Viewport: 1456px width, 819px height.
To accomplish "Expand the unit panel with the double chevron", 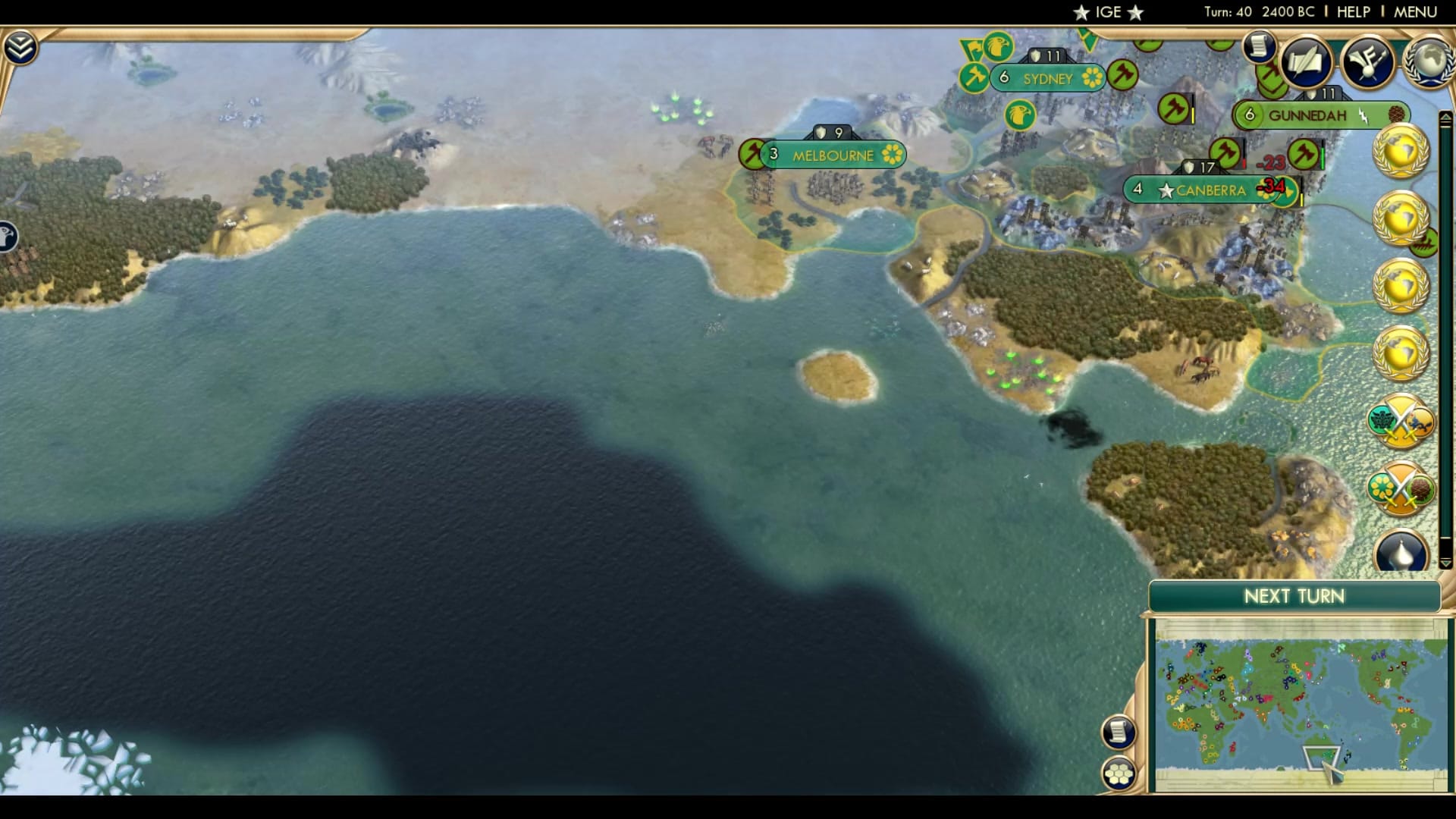I will click(x=23, y=45).
